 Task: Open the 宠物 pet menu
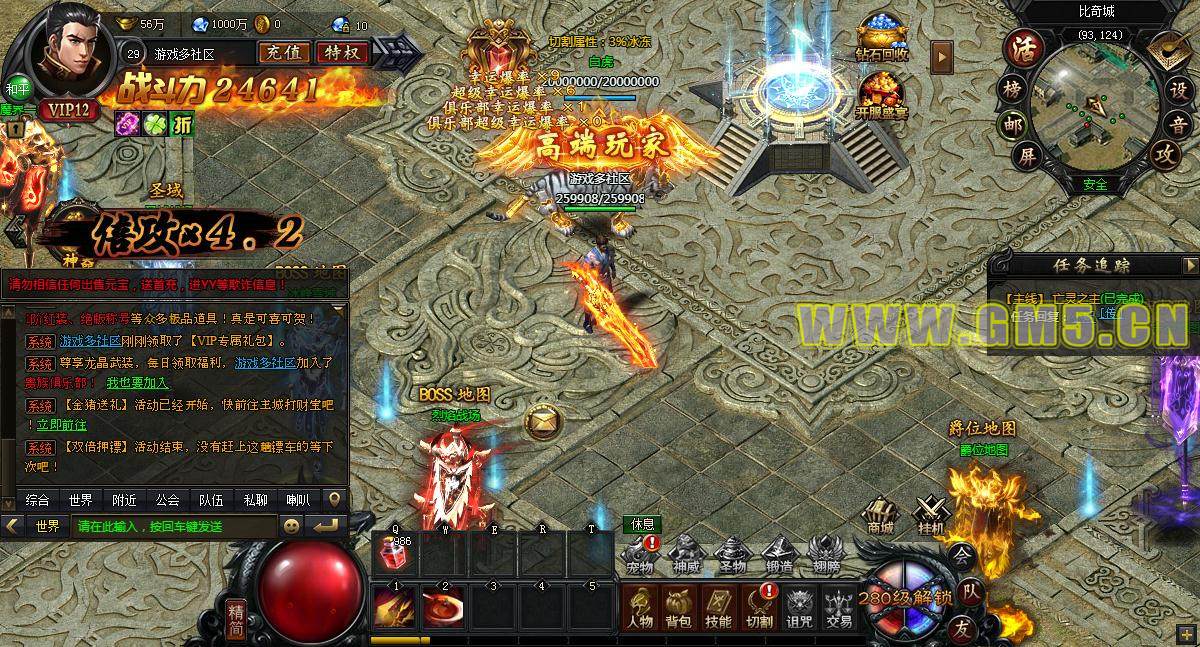coord(640,555)
